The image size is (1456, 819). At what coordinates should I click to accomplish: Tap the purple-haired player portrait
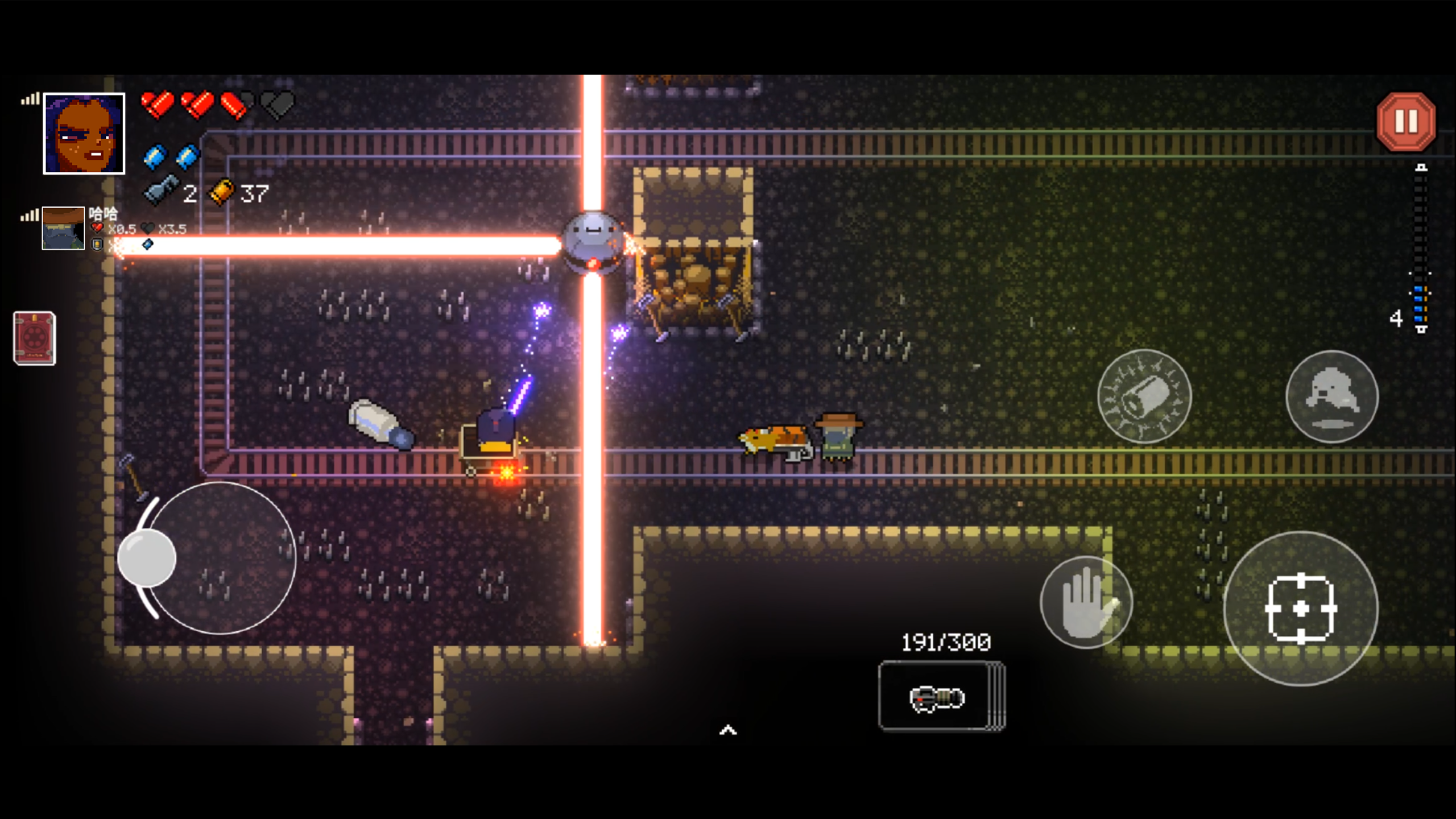point(84,134)
